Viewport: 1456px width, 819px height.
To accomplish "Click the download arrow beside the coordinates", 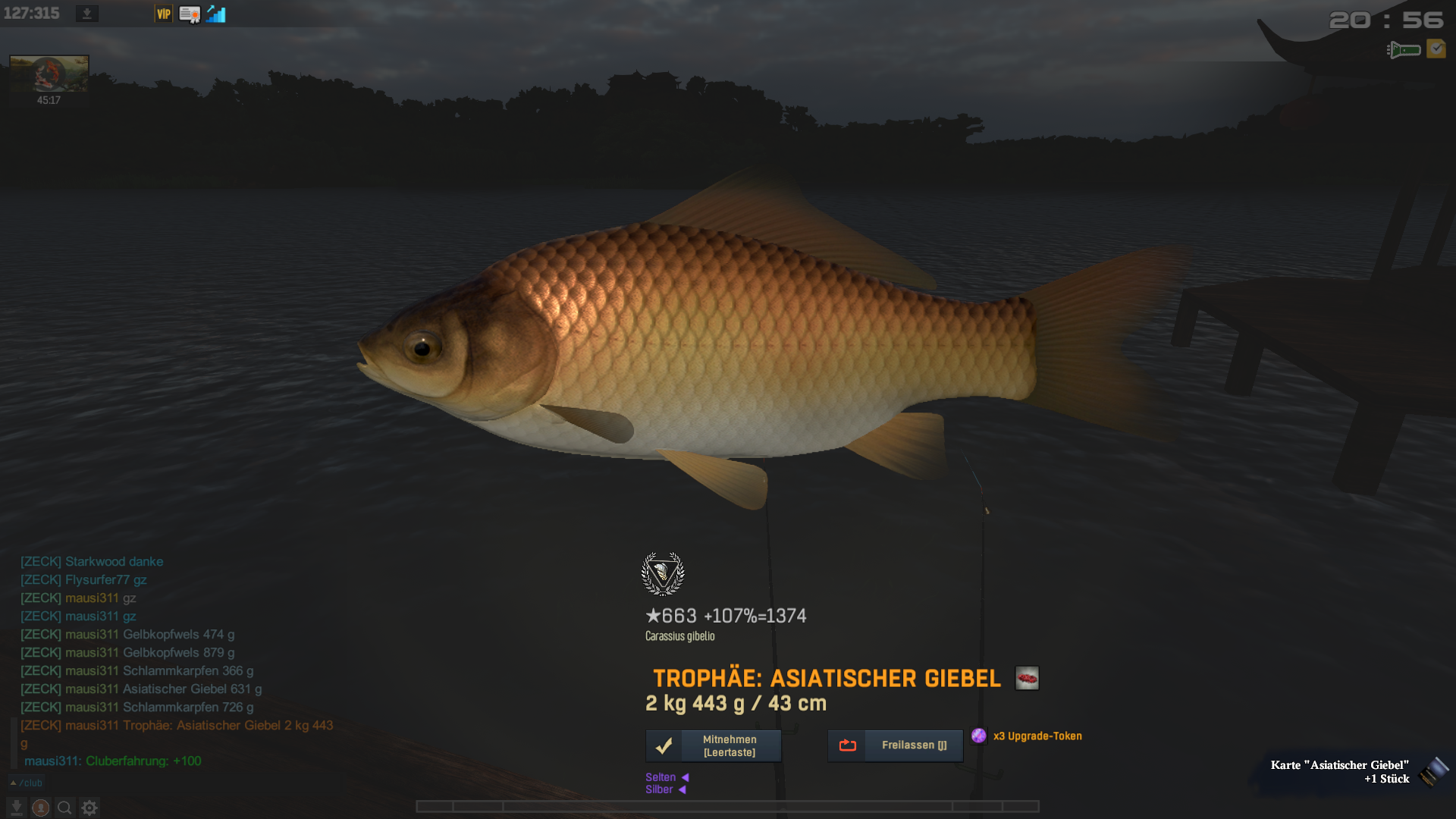I will [87, 14].
